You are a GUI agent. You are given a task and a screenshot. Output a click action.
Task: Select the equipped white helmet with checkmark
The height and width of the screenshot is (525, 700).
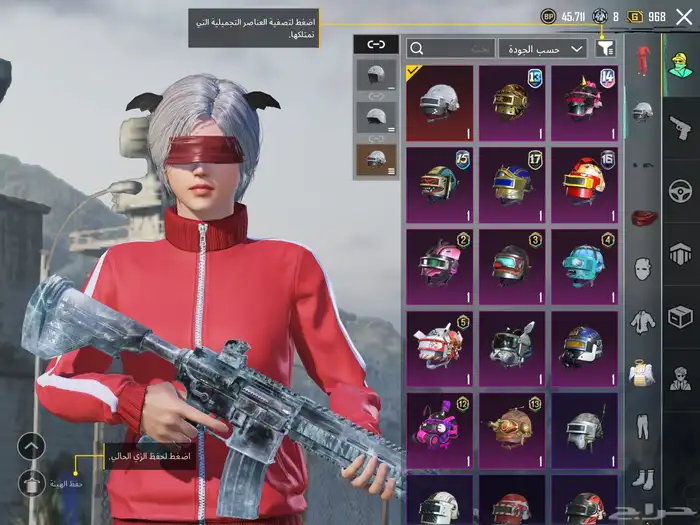[439, 103]
